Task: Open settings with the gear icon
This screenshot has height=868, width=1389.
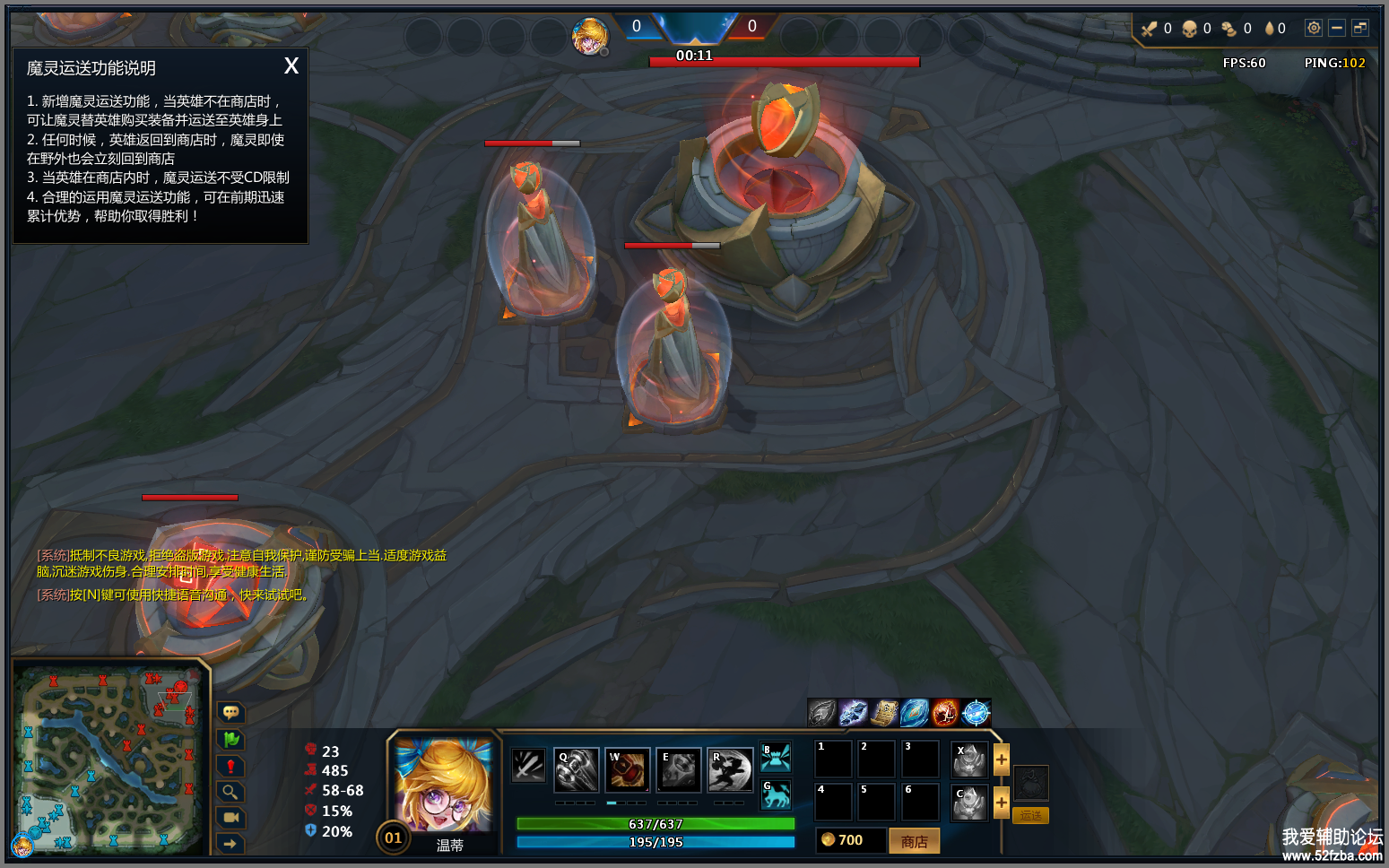Action: pyautogui.click(x=1313, y=28)
